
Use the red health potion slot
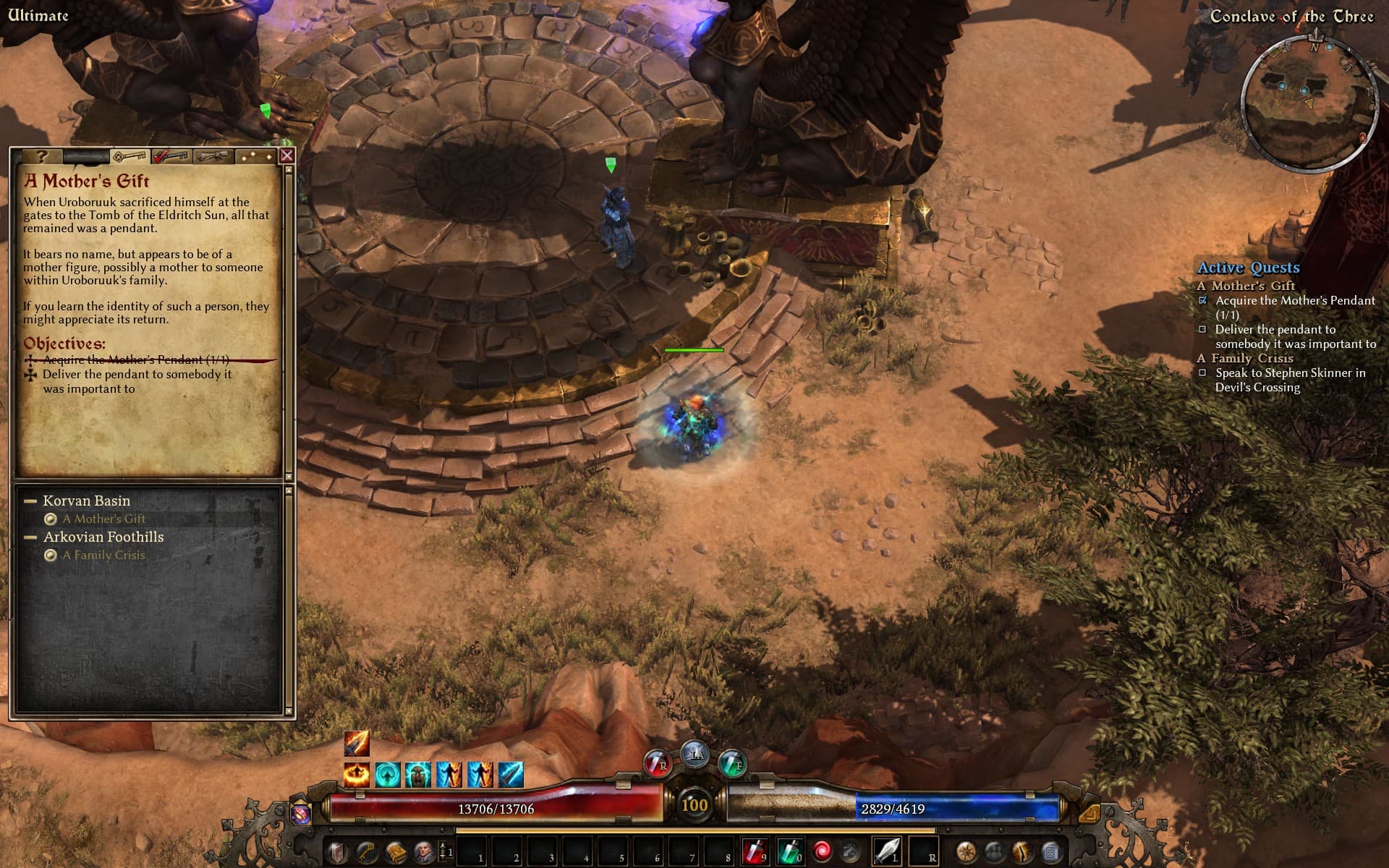coord(755,851)
